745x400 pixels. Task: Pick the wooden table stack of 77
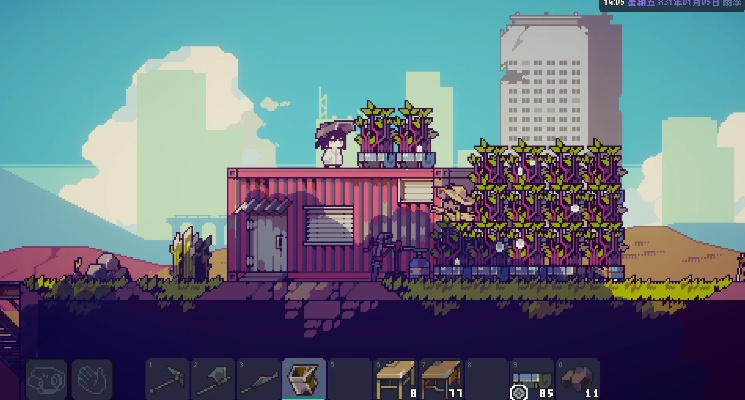(441, 379)
